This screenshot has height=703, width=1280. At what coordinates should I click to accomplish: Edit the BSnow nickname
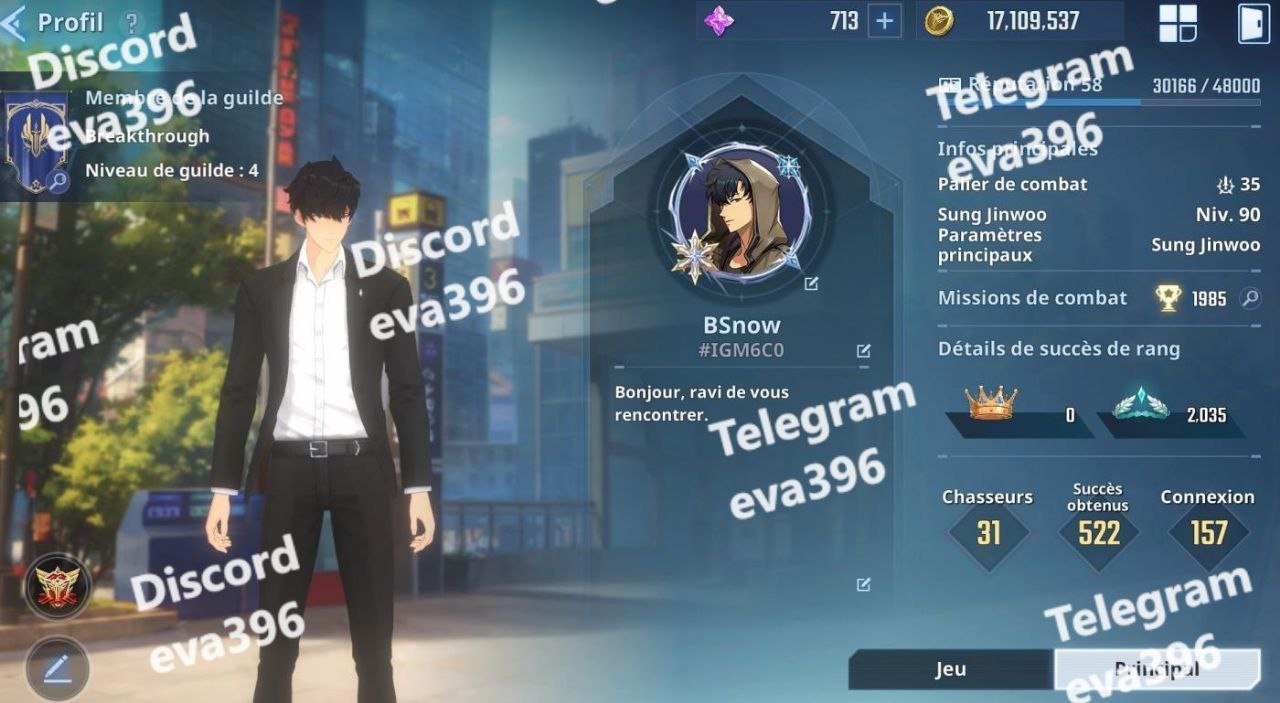point(863,350)
